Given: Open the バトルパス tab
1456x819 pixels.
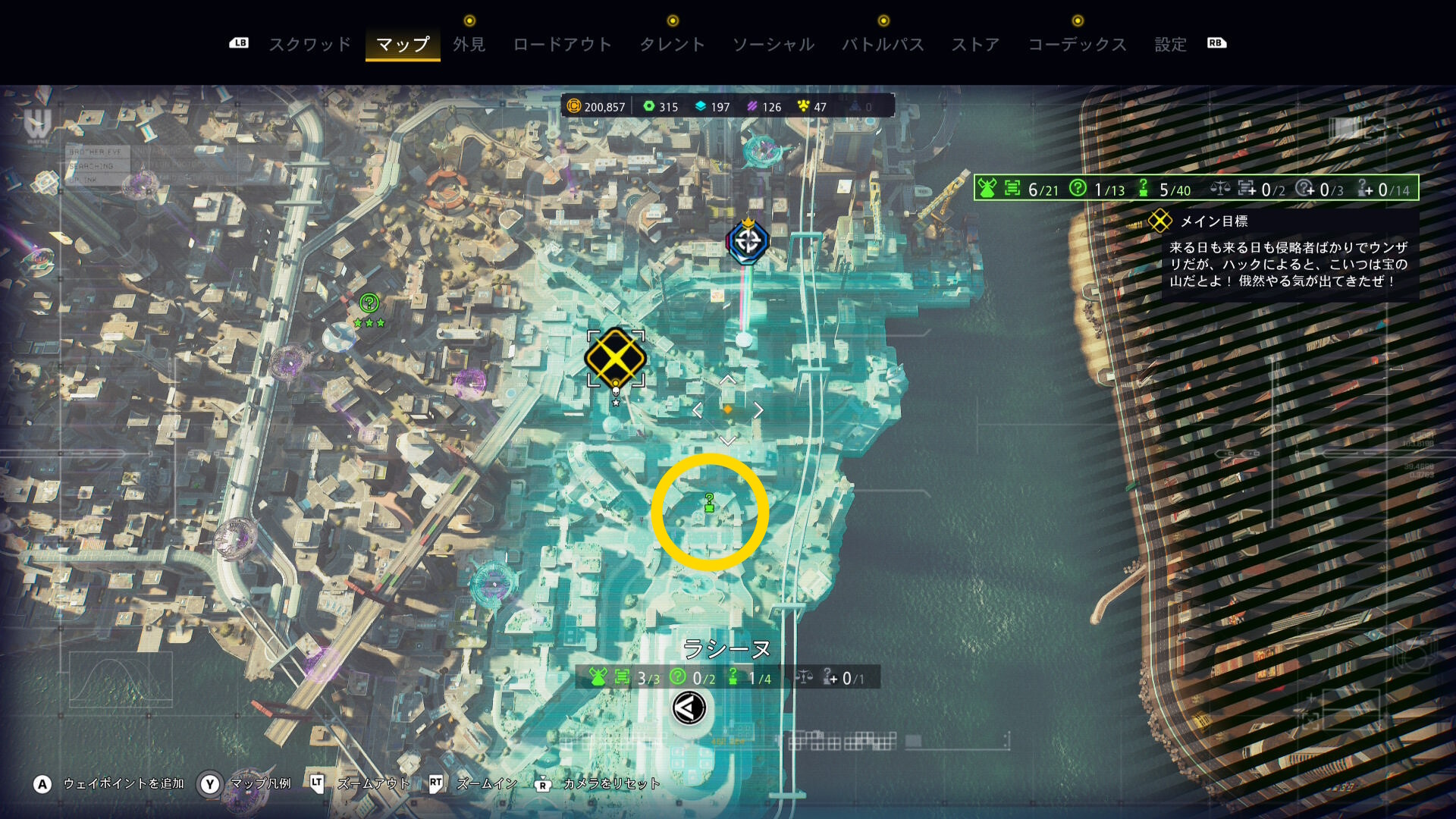Looking at the screenshot, I should pyautogui.click(x=883, y=45).
